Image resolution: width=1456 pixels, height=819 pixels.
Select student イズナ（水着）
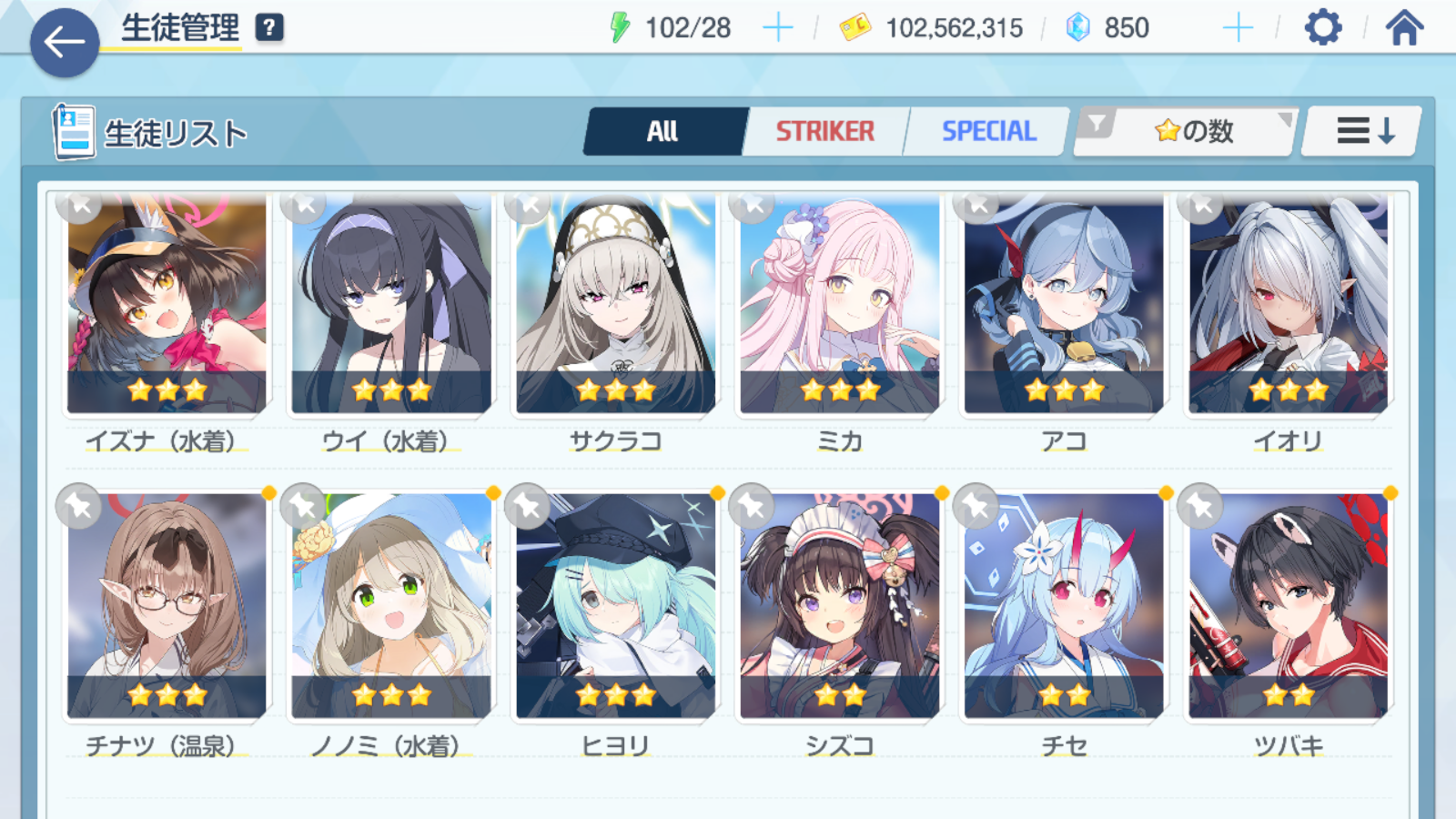[167, 305]
